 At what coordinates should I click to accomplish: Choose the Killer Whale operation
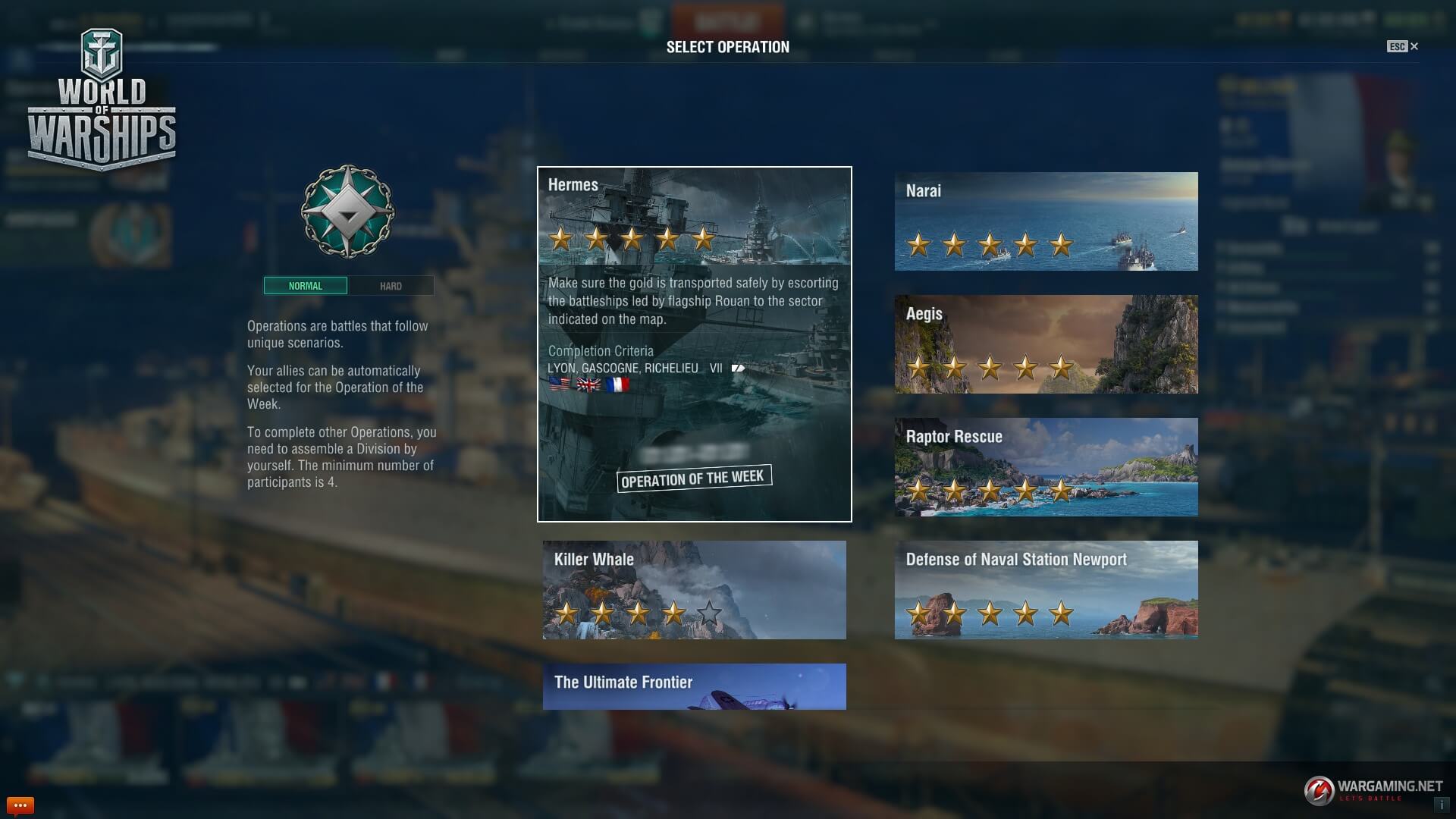click(694, 590)
